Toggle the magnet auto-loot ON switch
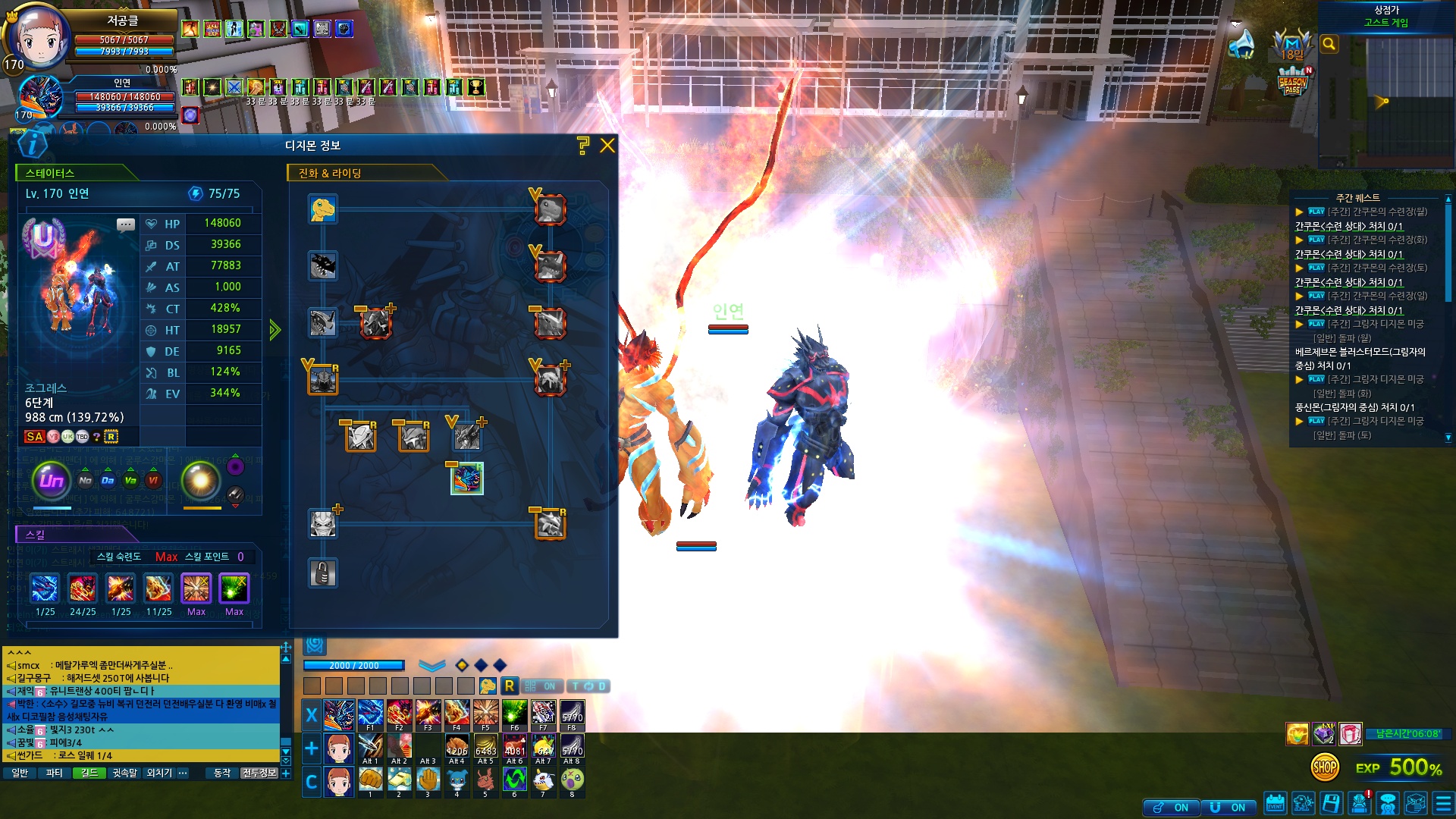 point(1228,808)
